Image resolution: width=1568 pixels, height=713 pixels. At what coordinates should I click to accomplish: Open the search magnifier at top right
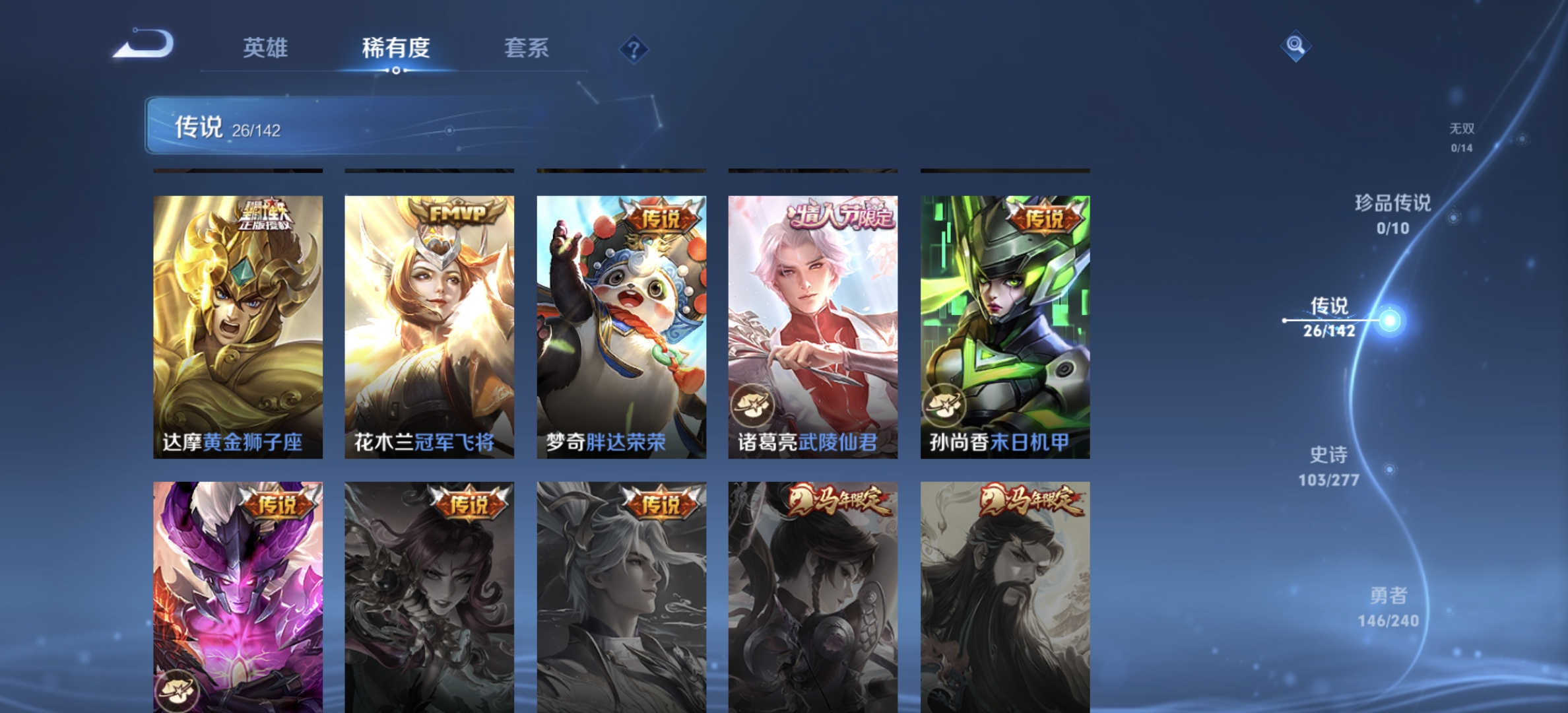click(x=1294, y=44)
